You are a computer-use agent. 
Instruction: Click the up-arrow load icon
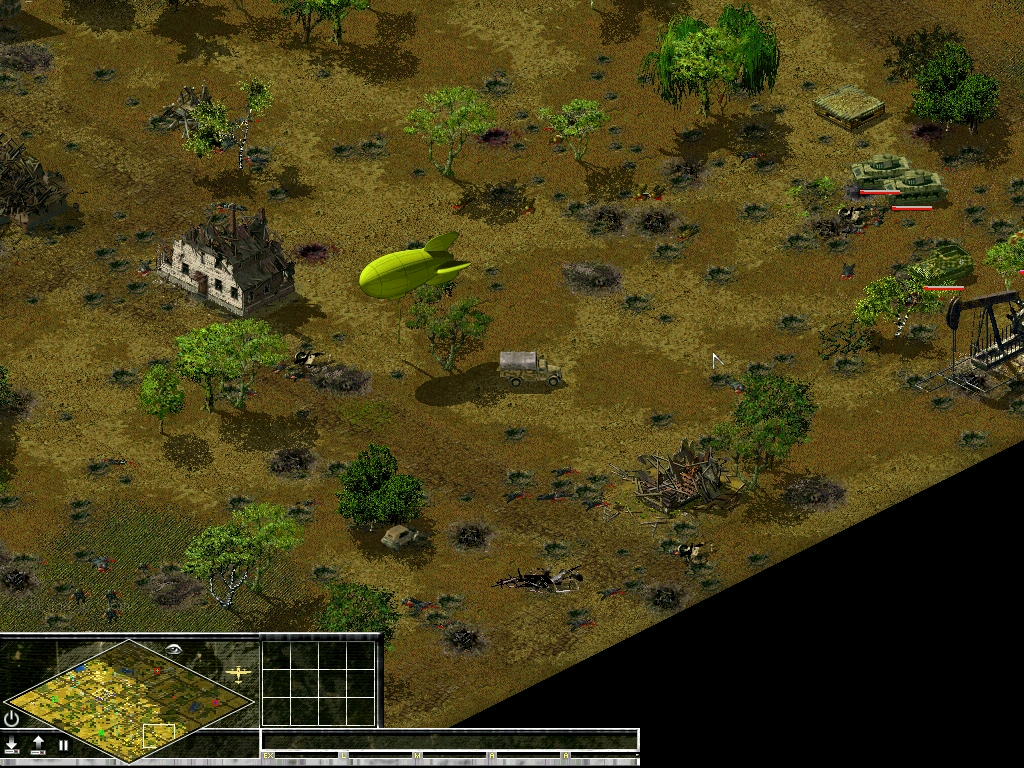(x=38, y=745)
